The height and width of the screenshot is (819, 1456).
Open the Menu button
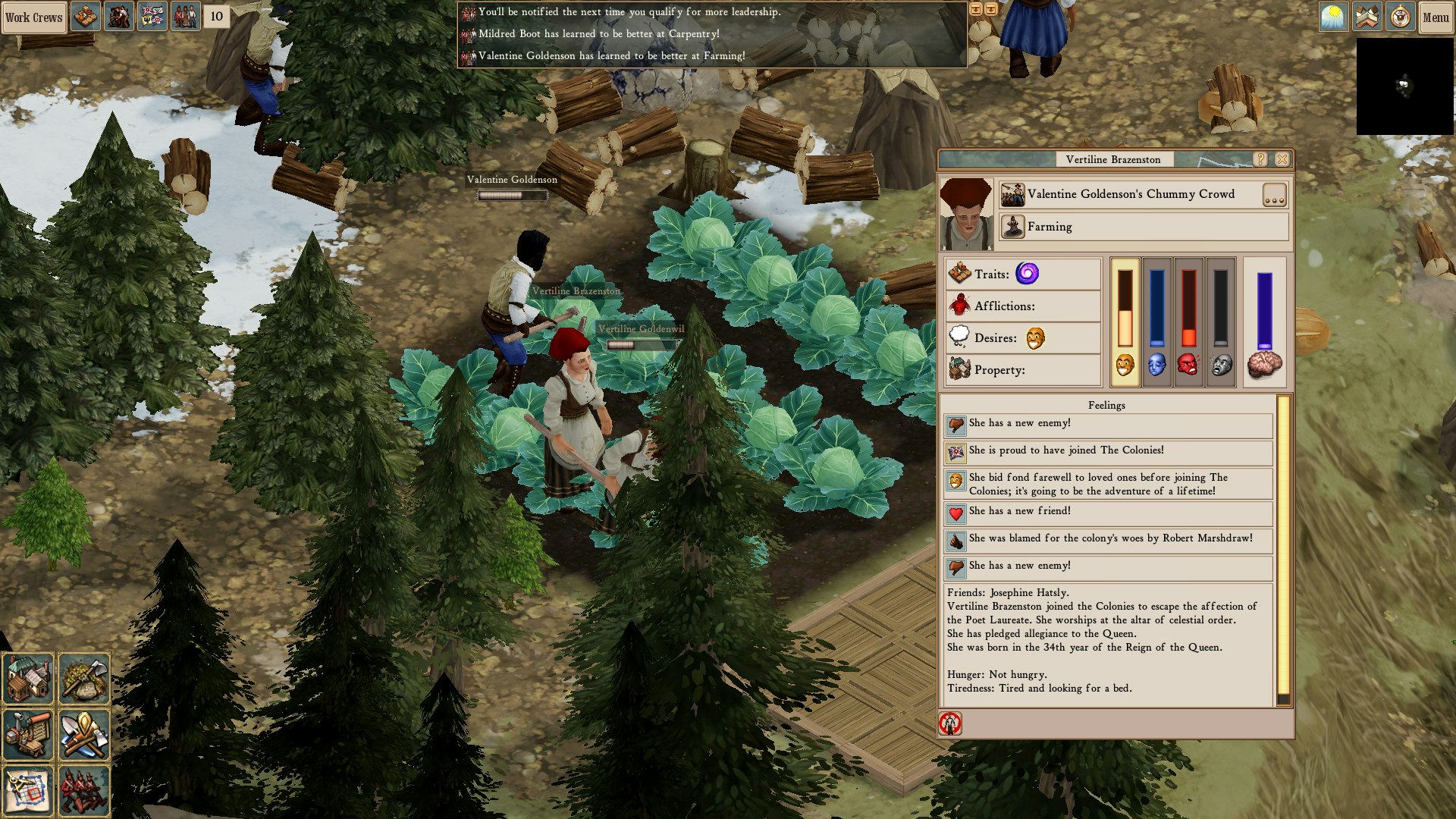click(1436, 17)
